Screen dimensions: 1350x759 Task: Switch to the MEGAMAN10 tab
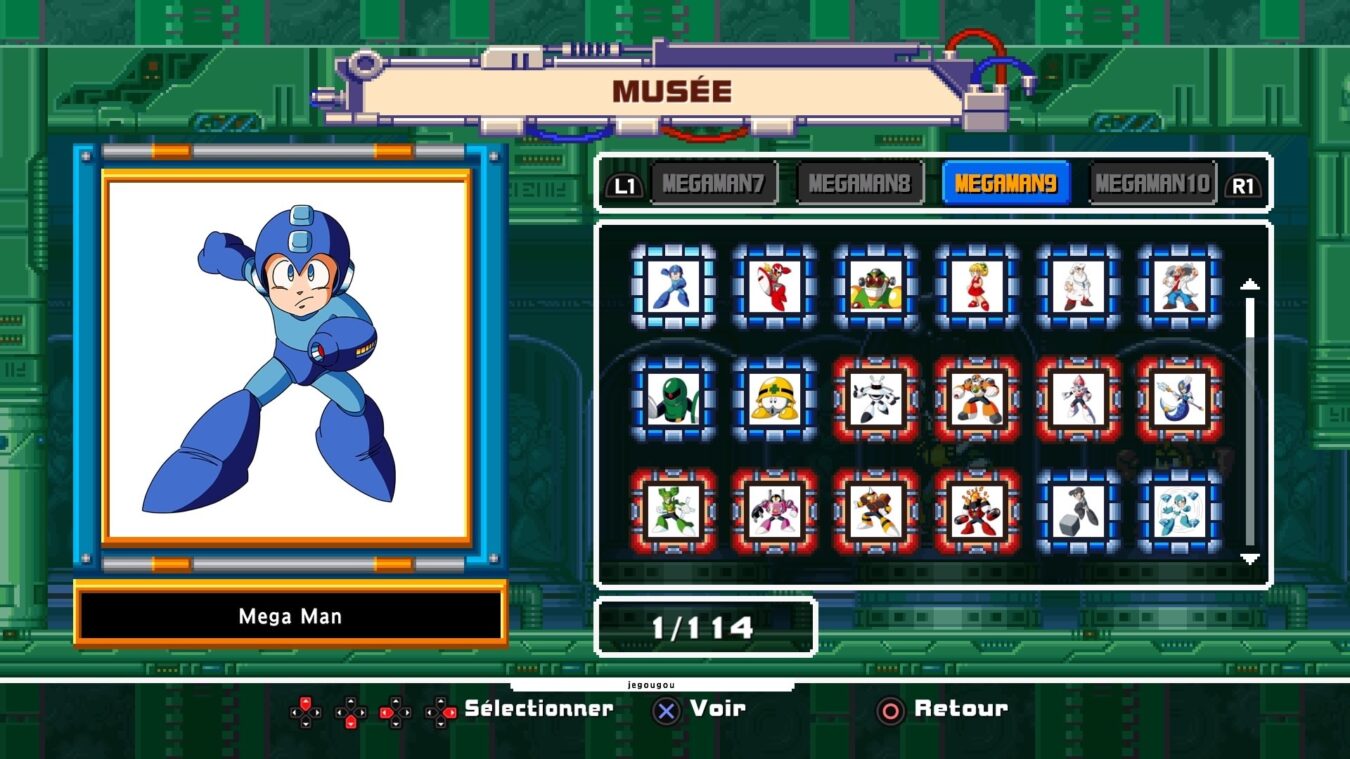pos(1151,184)
